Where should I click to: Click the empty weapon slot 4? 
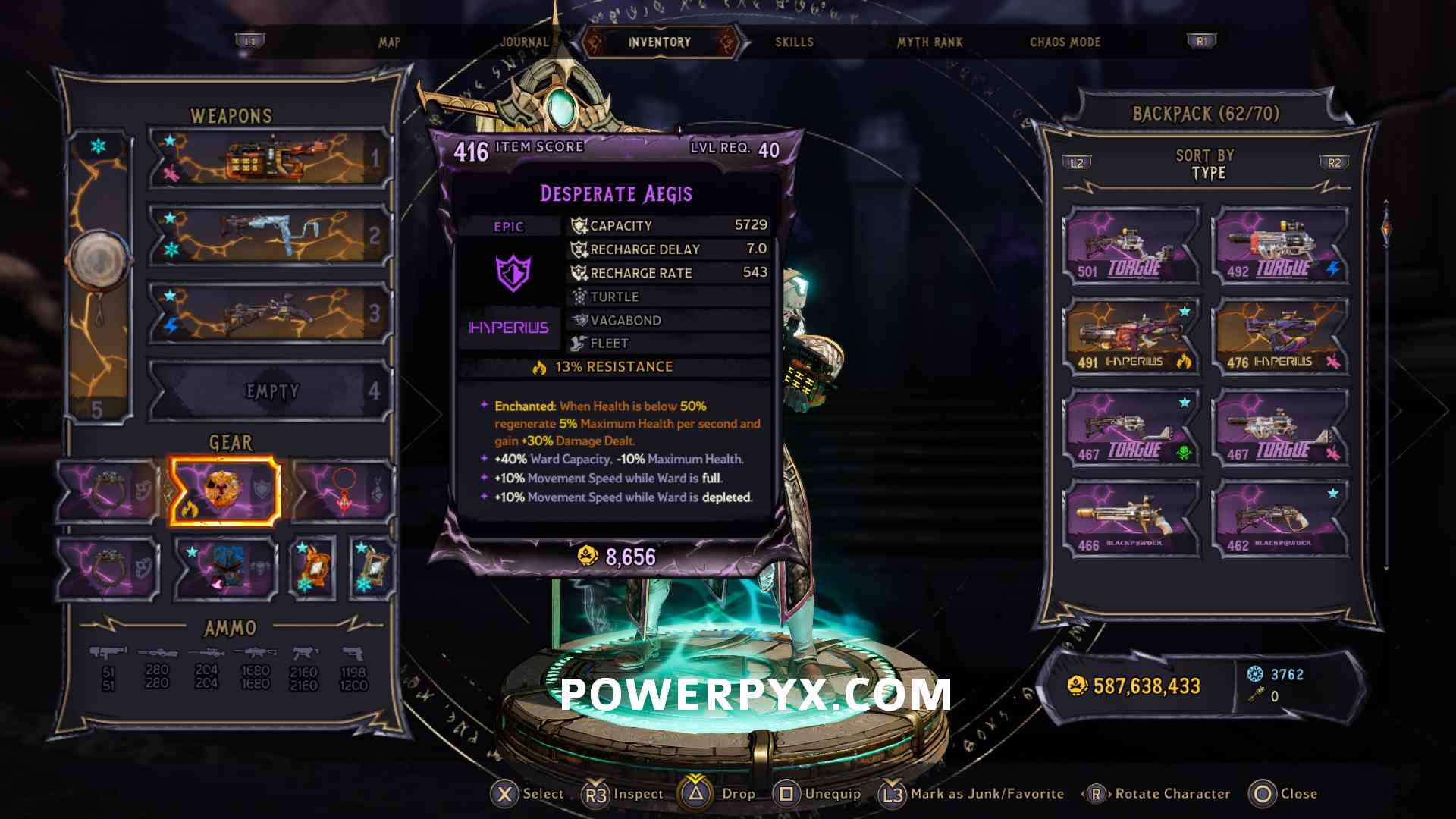click(x=270, y=391)
